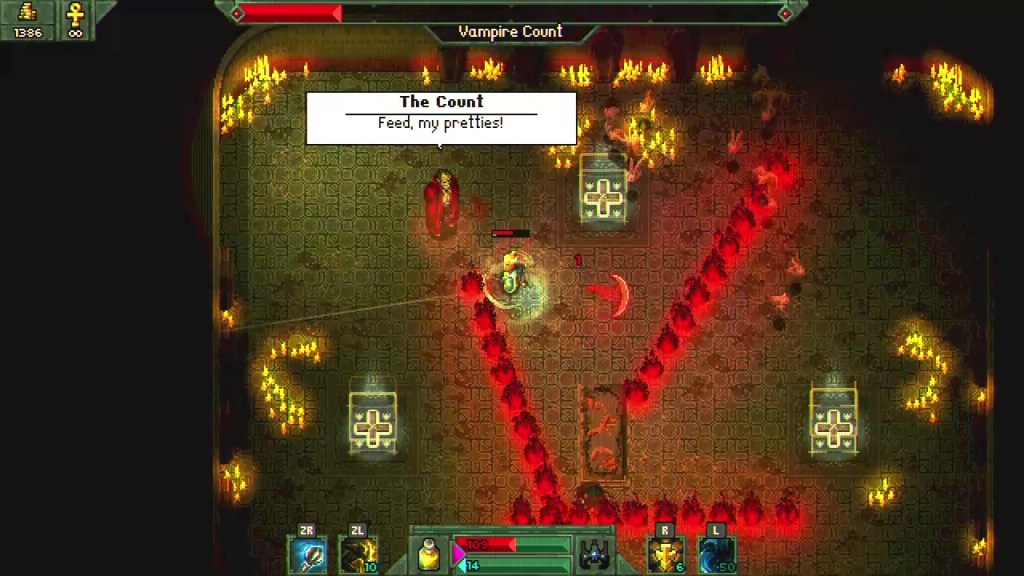This screenshot has width=1024, height=576.
Task: Trigger the golden shield skill
Action: pos(666,555)
